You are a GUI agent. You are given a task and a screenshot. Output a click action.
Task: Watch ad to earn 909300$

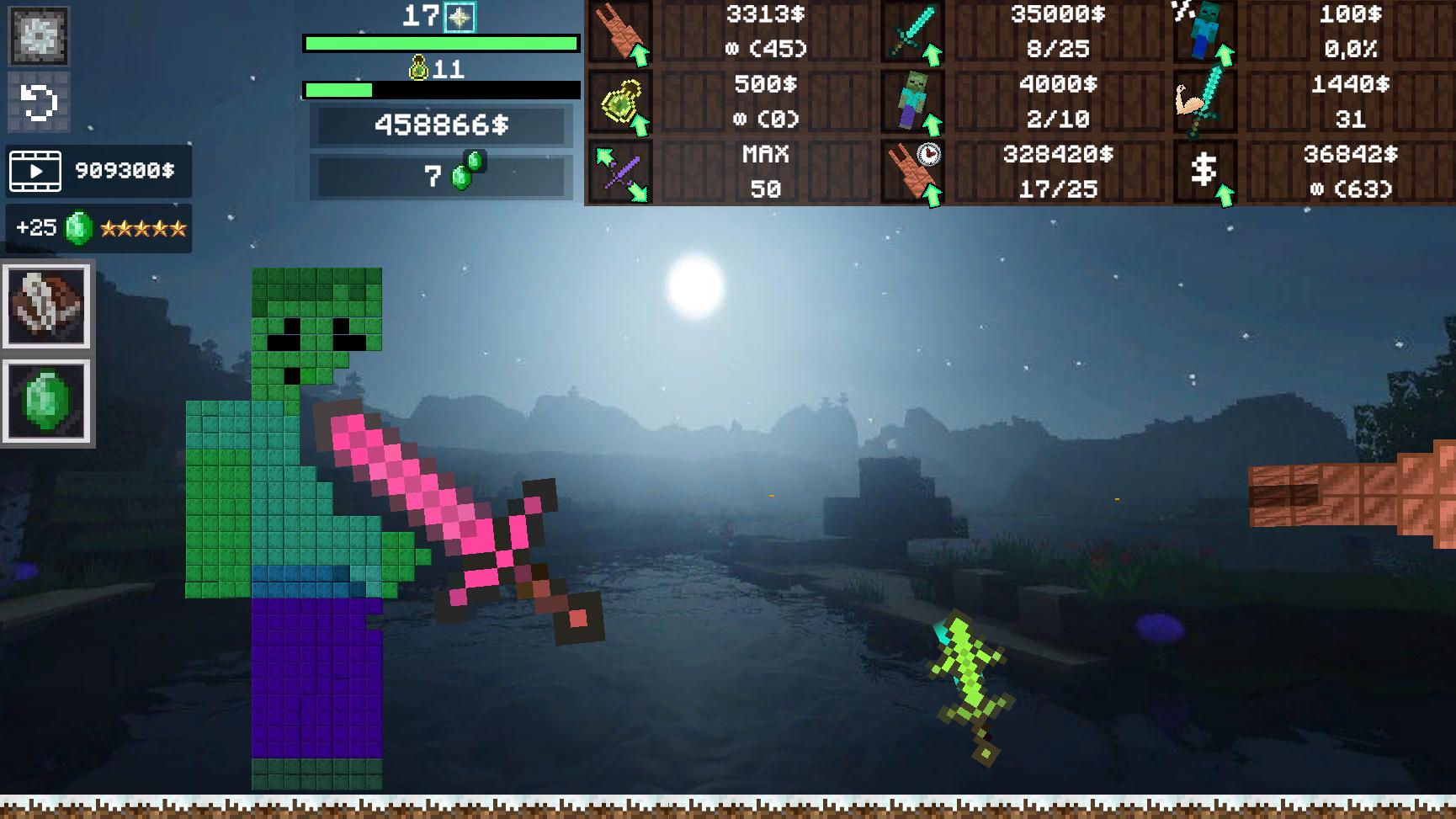click(98, 171)
